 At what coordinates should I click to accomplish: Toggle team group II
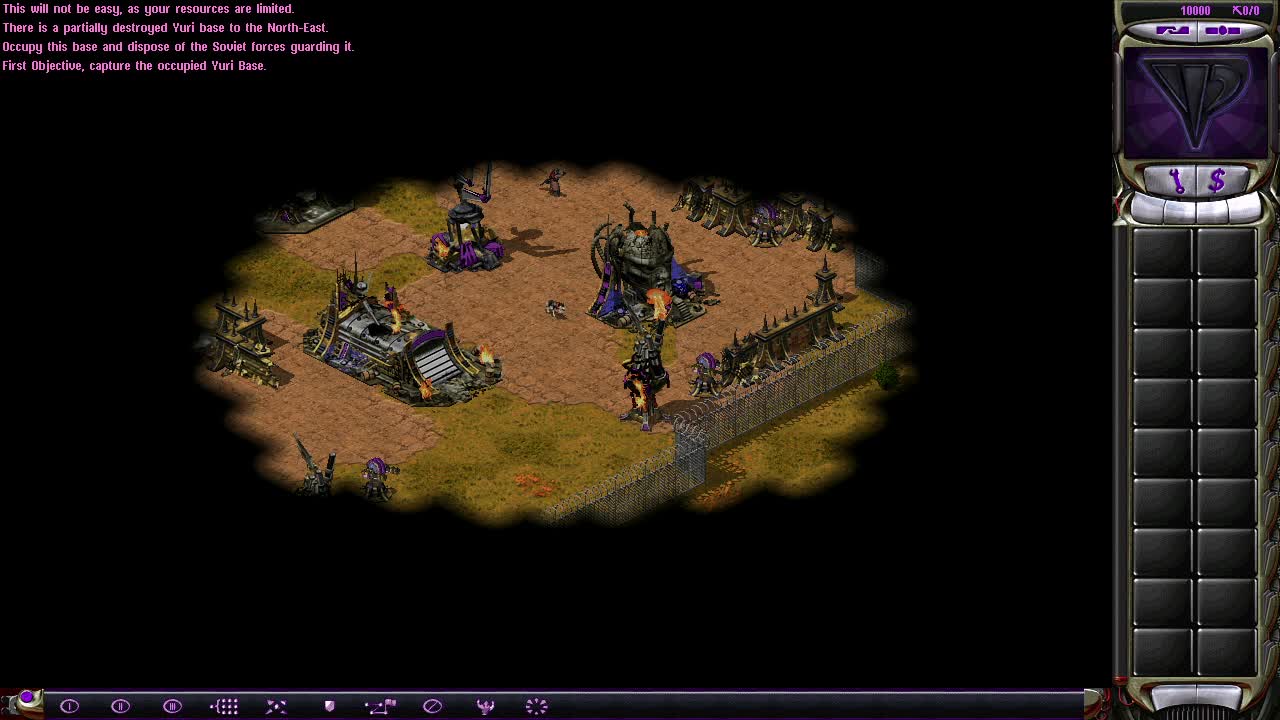120,705
